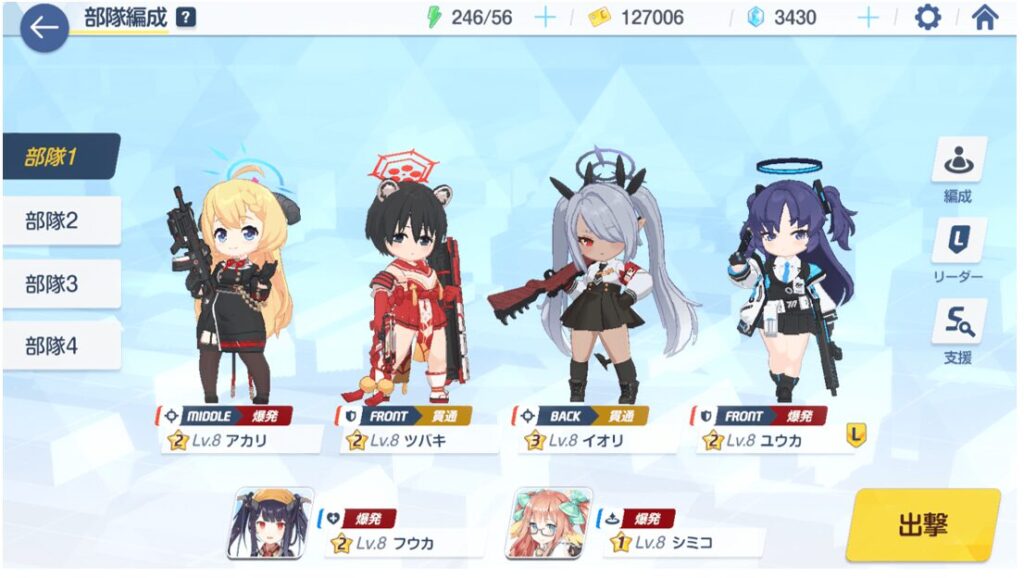Add more energy with the plus button
Screen dimensions: 1024x578
(x=545, y=18)
